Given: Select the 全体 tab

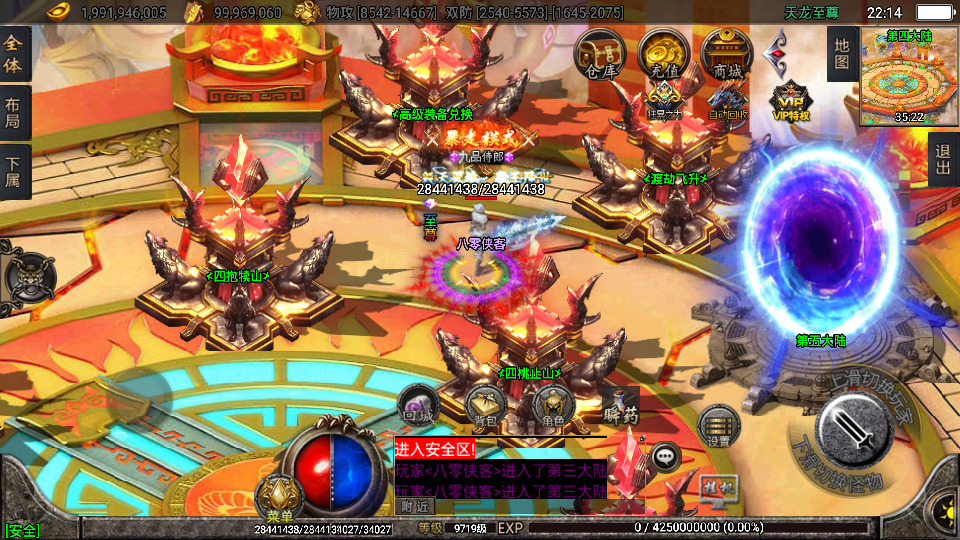Looking at the screenshot, I should point(14,53).
